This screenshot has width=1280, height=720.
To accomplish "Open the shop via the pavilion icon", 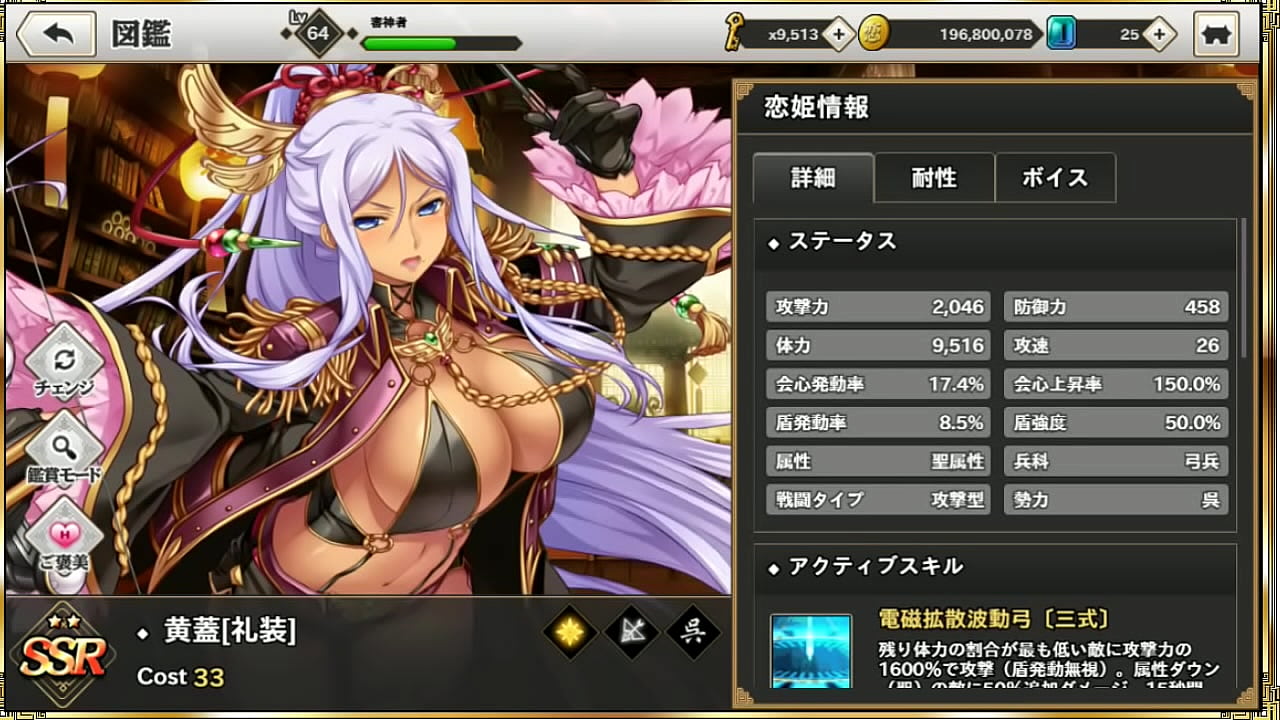I will tap(1216, 33).
